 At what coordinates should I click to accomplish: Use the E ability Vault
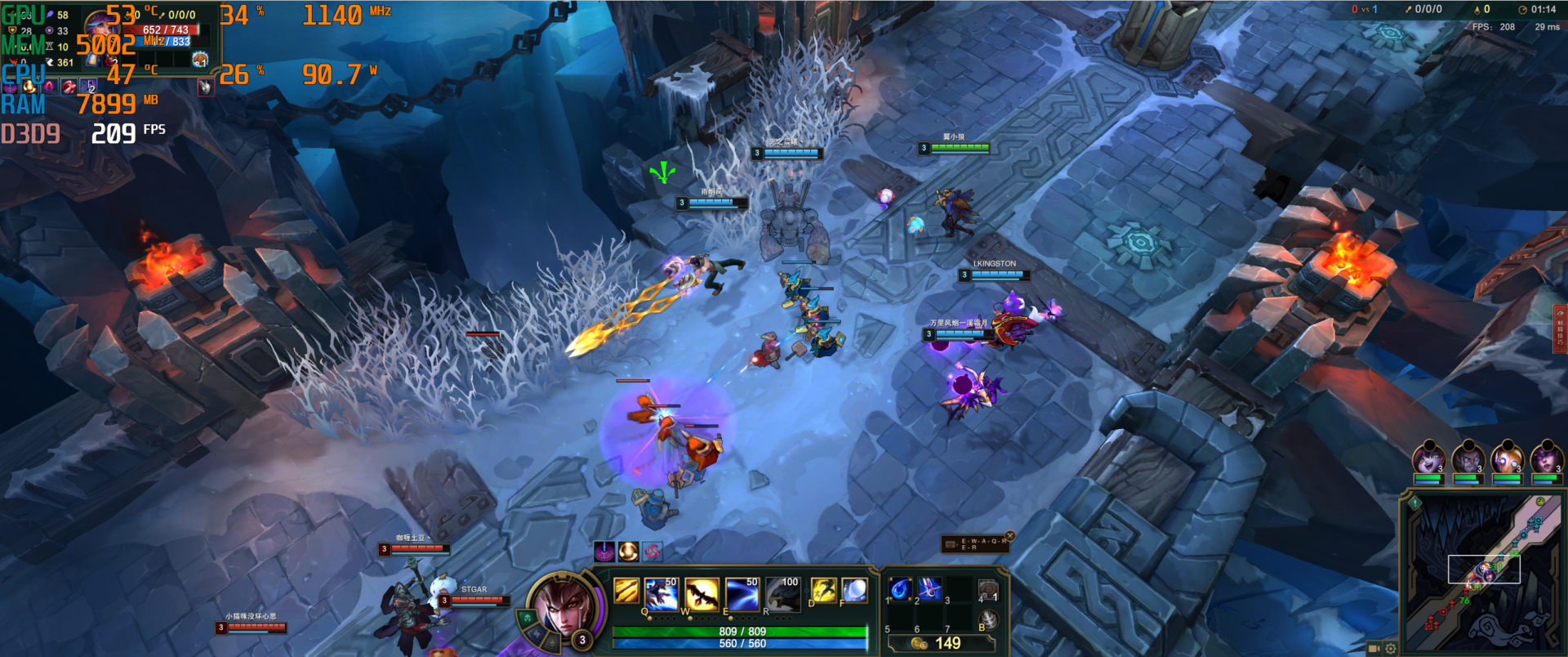742,594
